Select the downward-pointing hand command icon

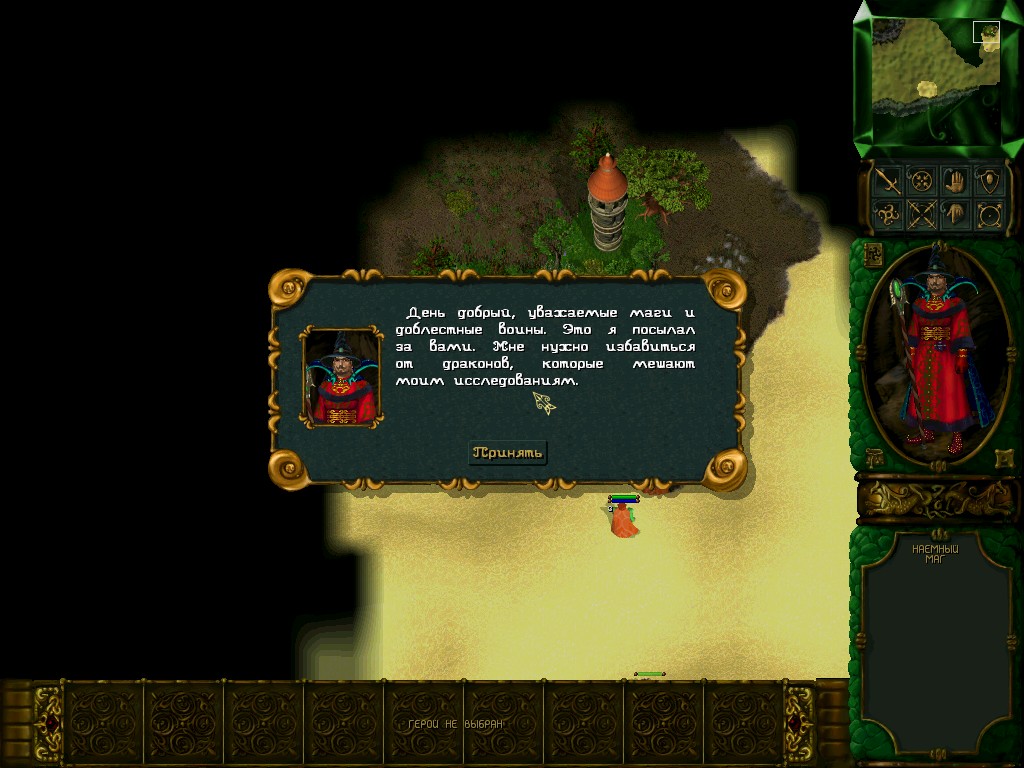[x=955, y=214]
